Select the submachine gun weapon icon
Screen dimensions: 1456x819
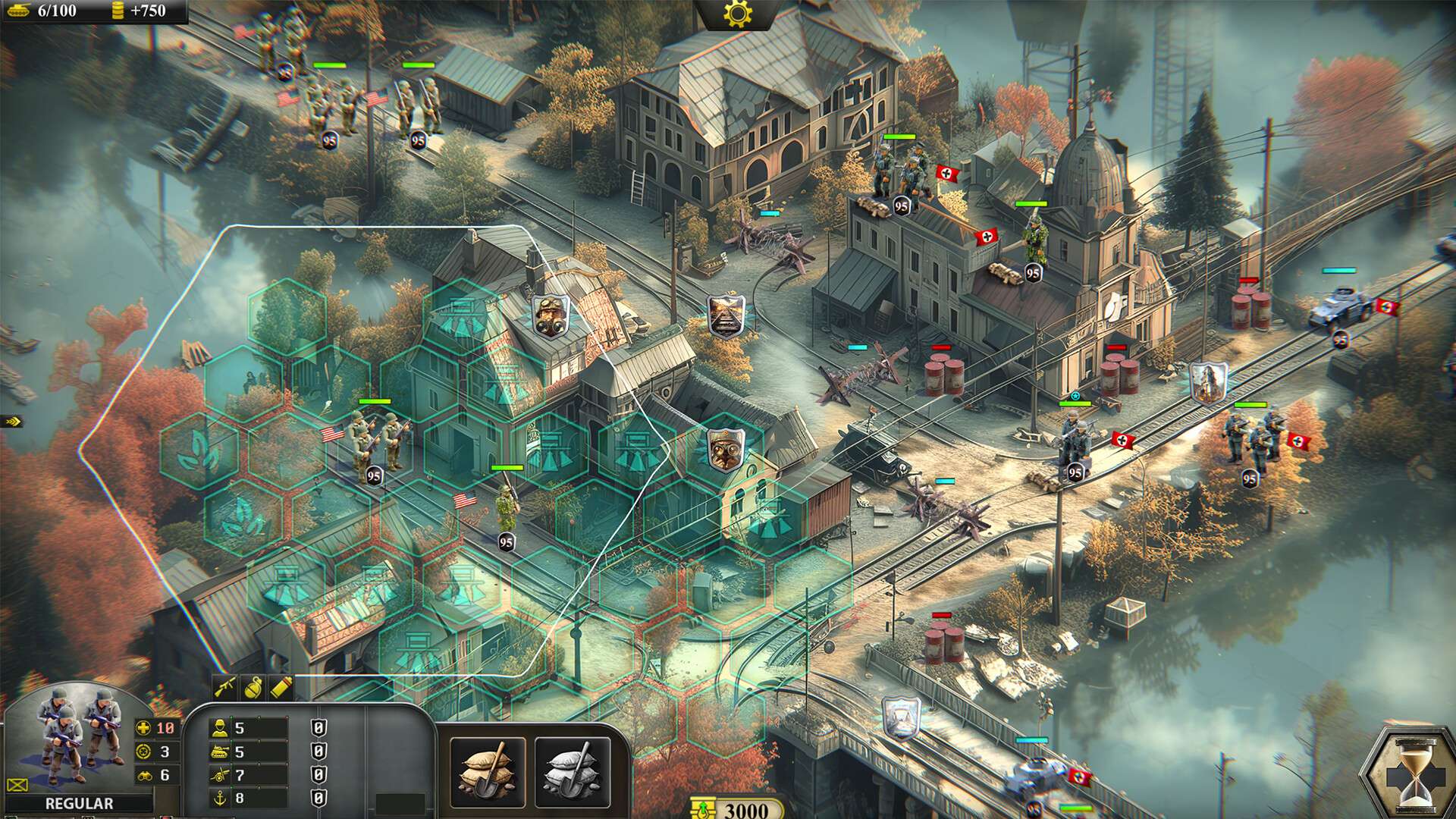point(224,688)
